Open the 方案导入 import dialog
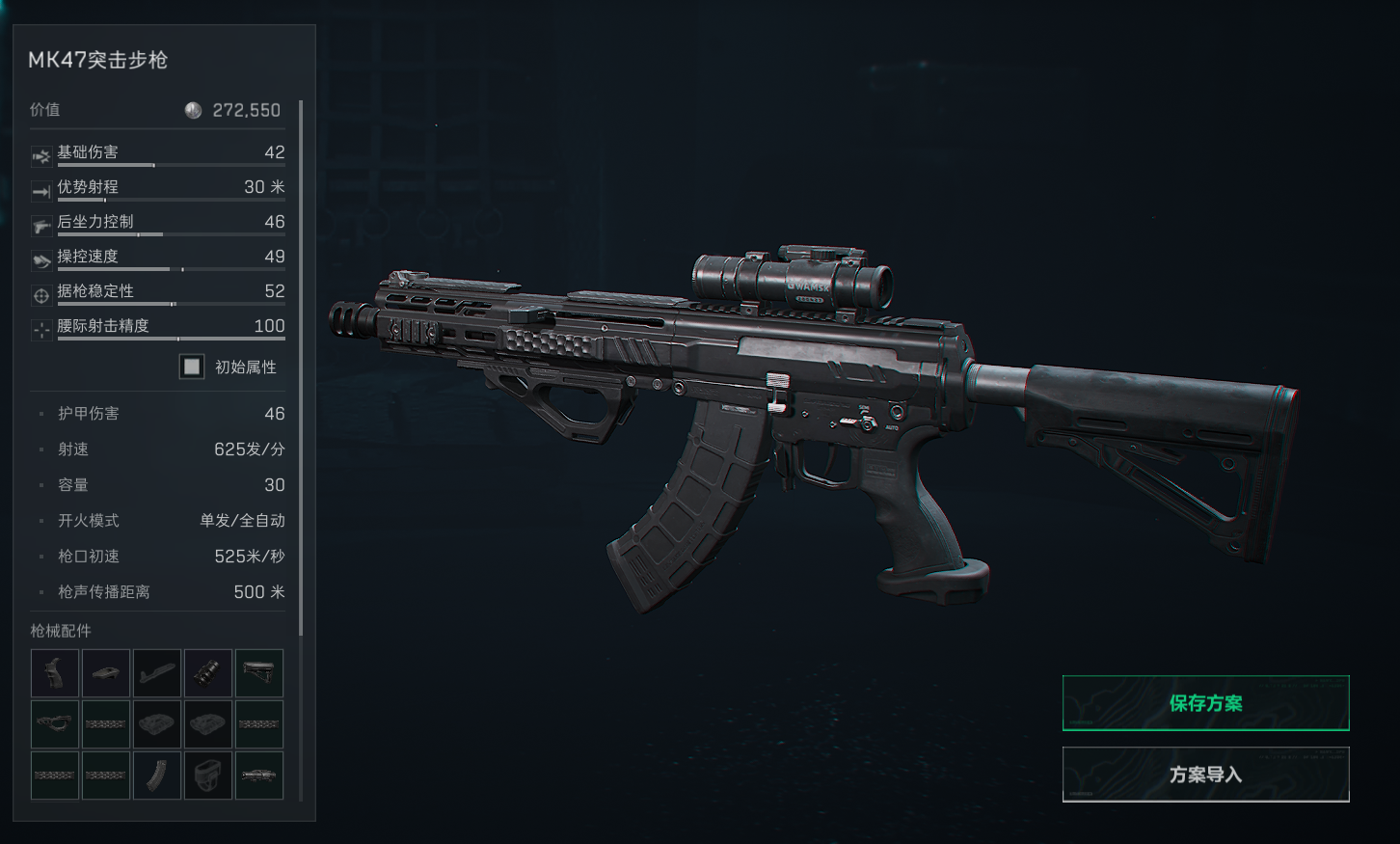This screenshot has height=844, width=1400. click(1205, 775)
